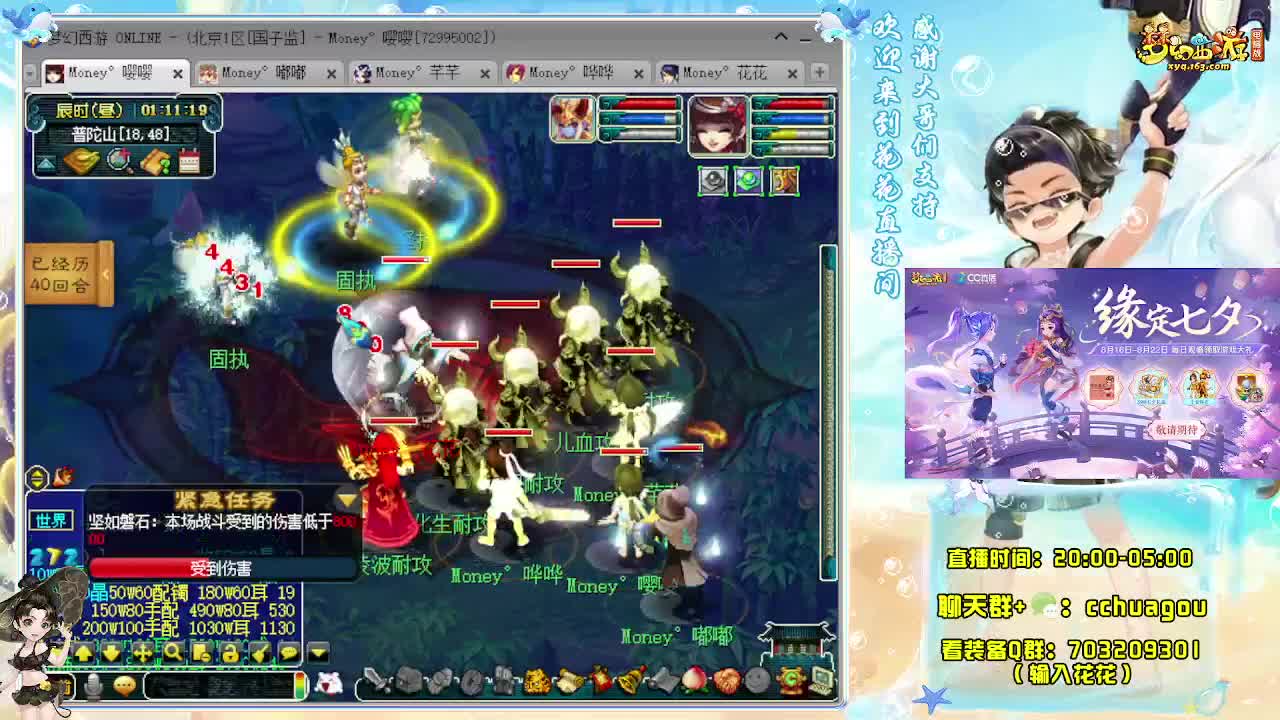Open the emoji picker beside the chat input
The image size is (1280, 720).
125,684
